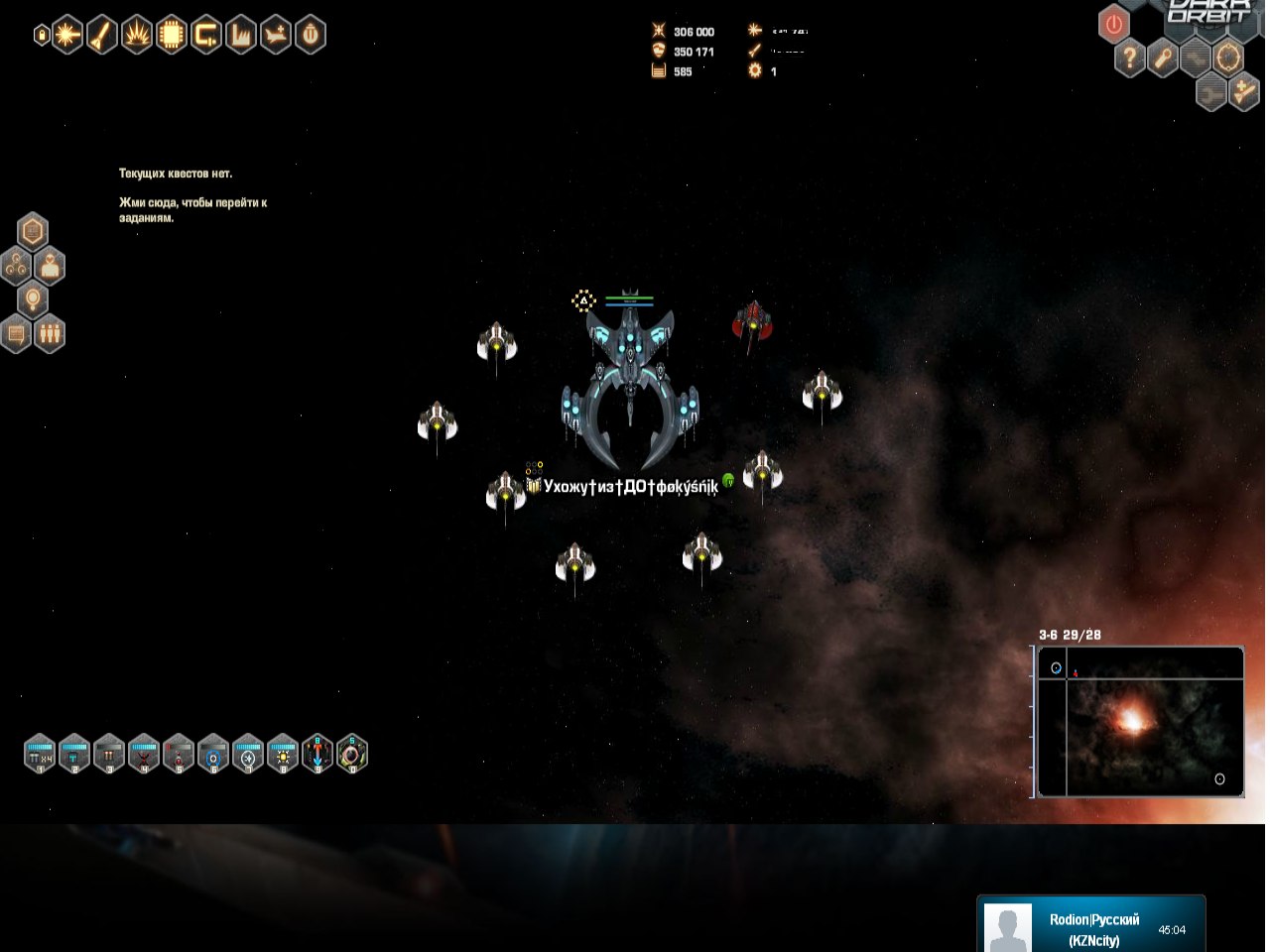
Task: Select the laser ammo category icon
Action: (x=66, y=36)
